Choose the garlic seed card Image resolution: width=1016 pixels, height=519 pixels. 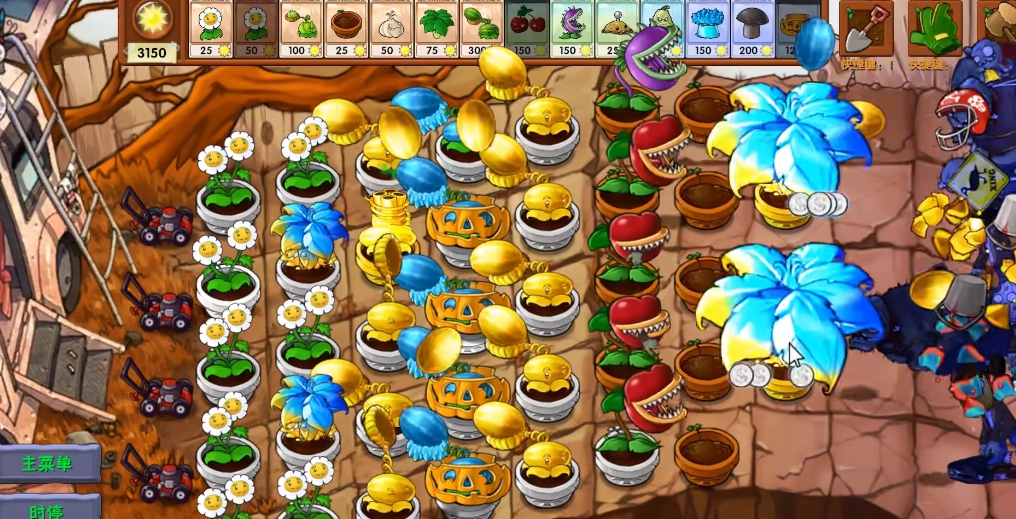pyautogui.click(x=390, y=28)
